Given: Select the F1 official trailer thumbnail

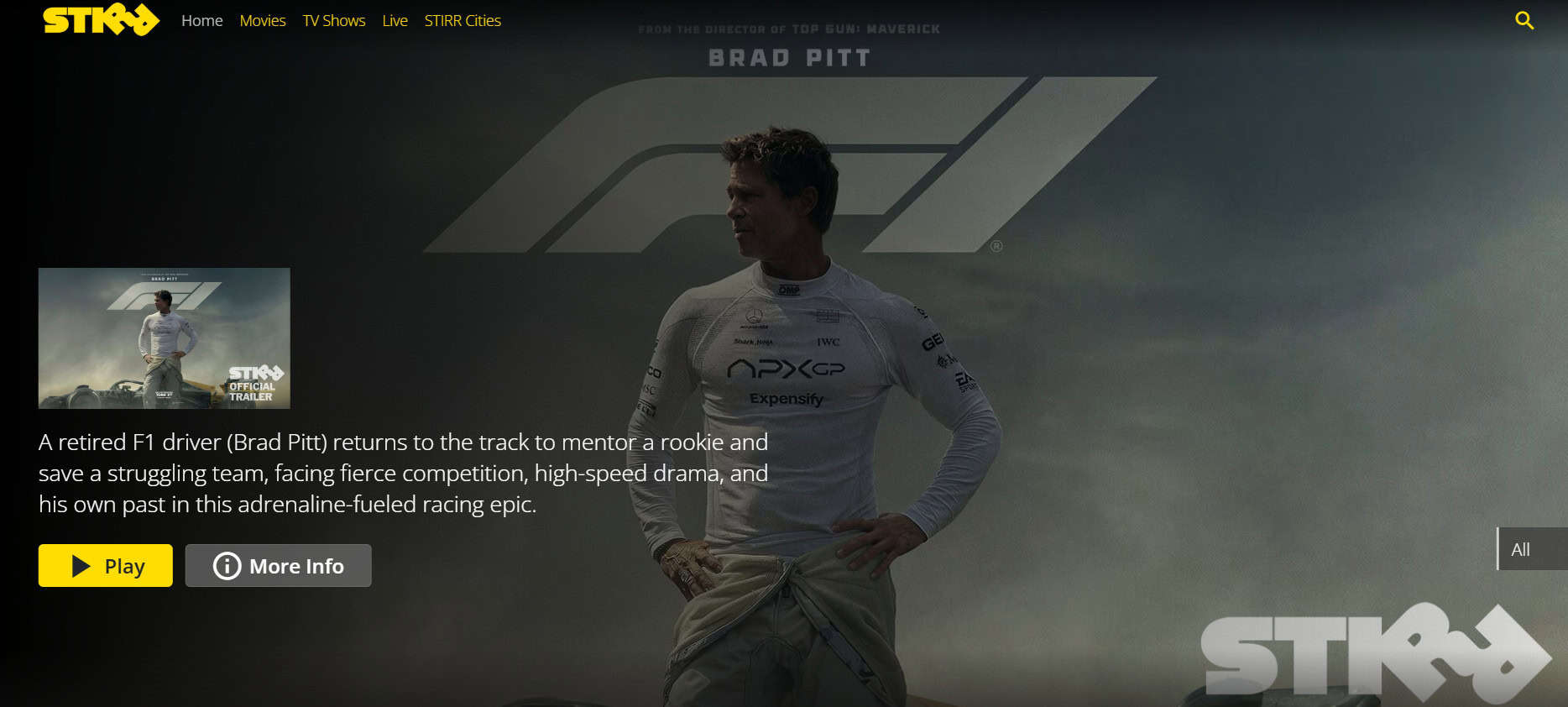Looking at the screenshot, I should click(x=165, y=338).
